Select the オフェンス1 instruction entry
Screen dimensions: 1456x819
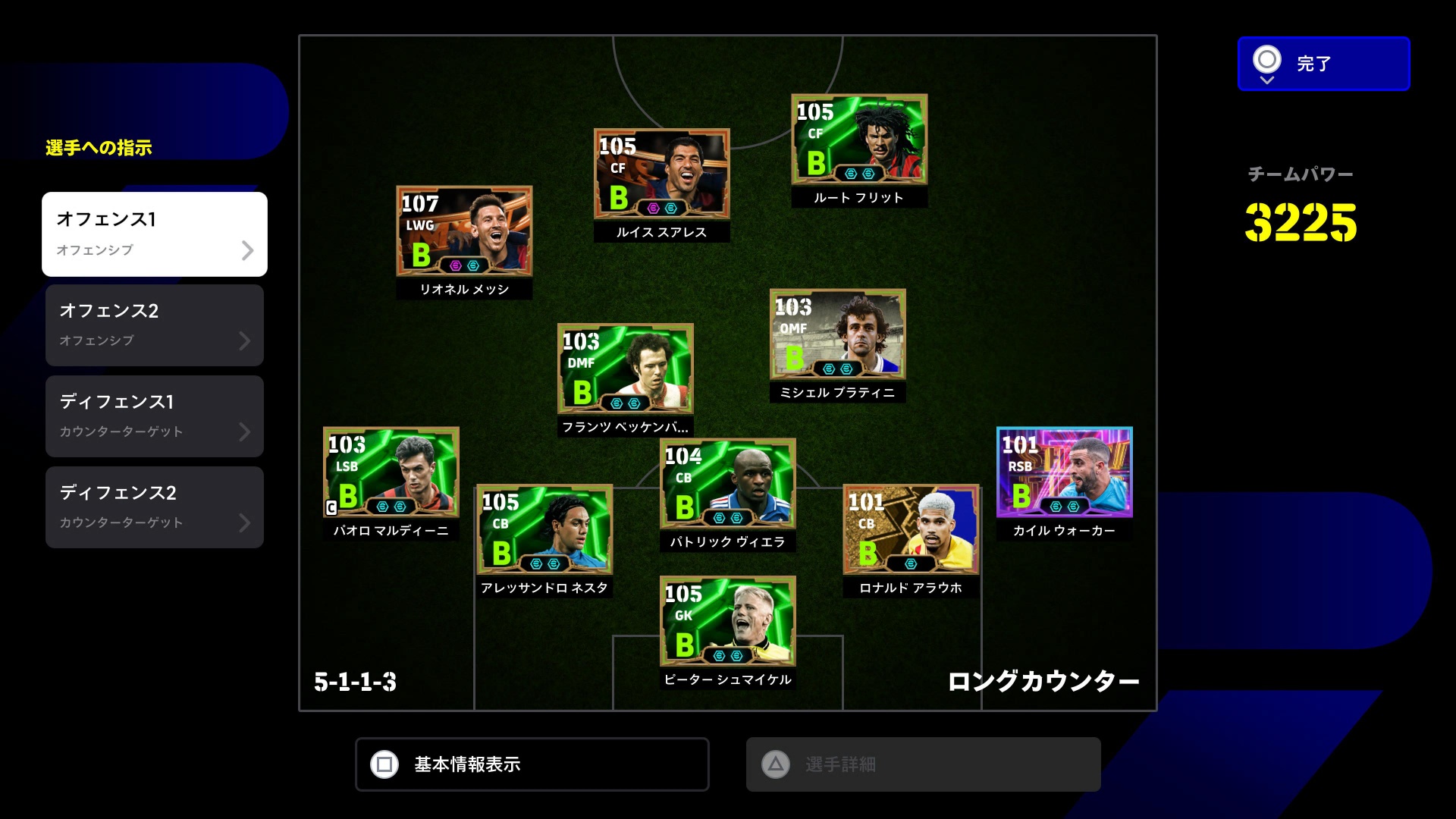[155, 234]
